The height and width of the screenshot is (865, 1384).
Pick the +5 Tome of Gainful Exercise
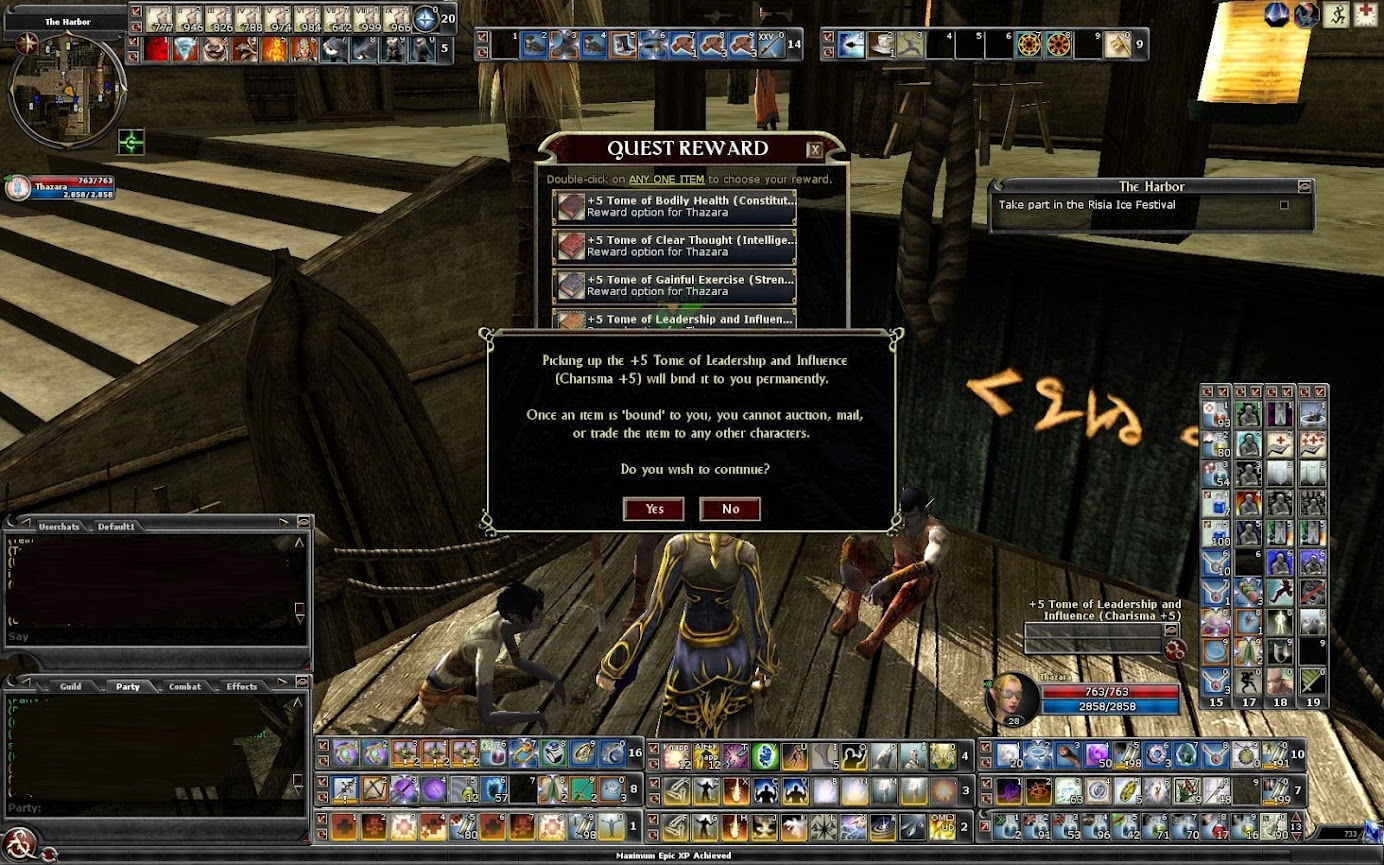pyautogui.click(x=674, y=286)
